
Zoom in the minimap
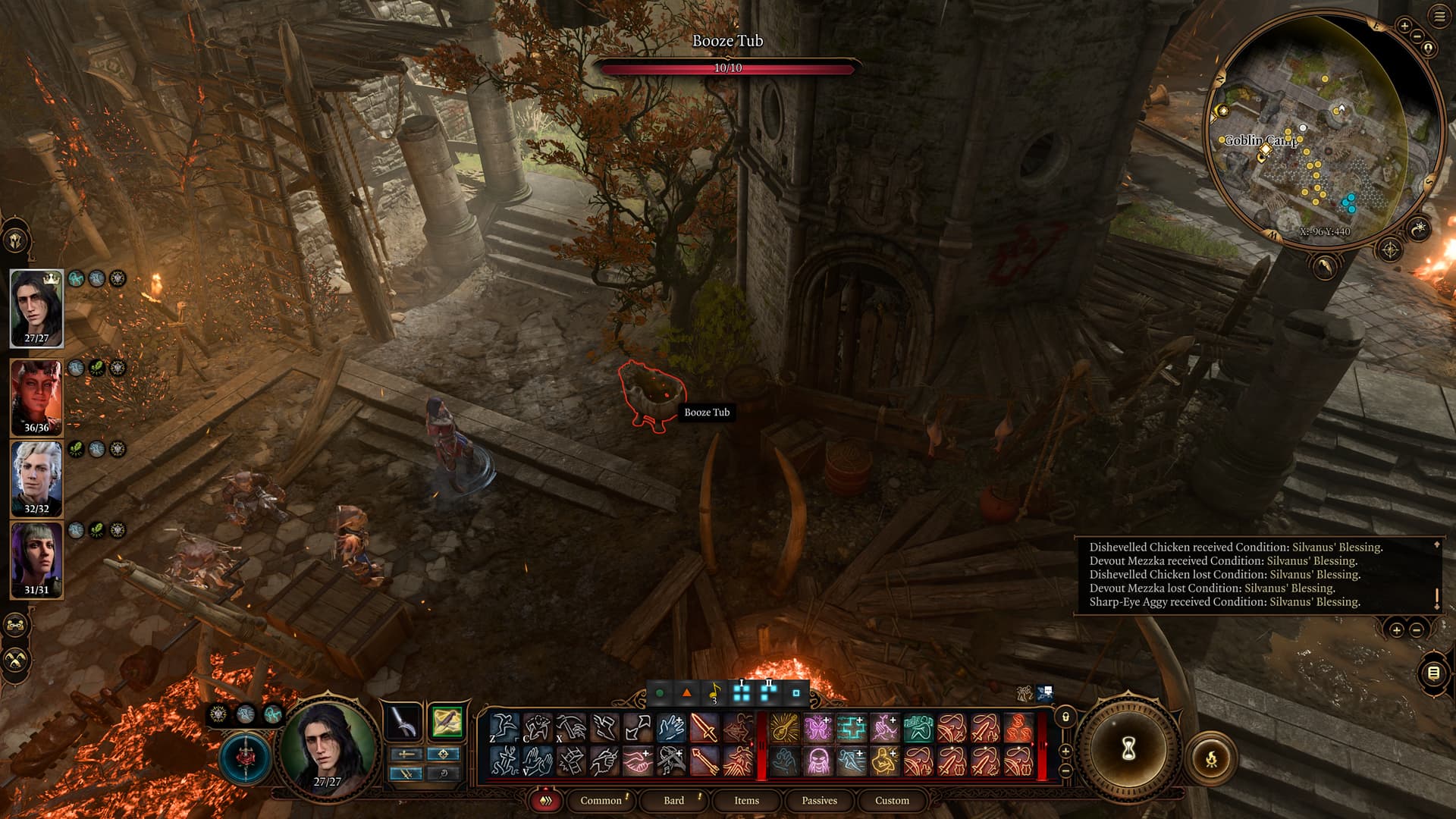(x=1404, y=27)
